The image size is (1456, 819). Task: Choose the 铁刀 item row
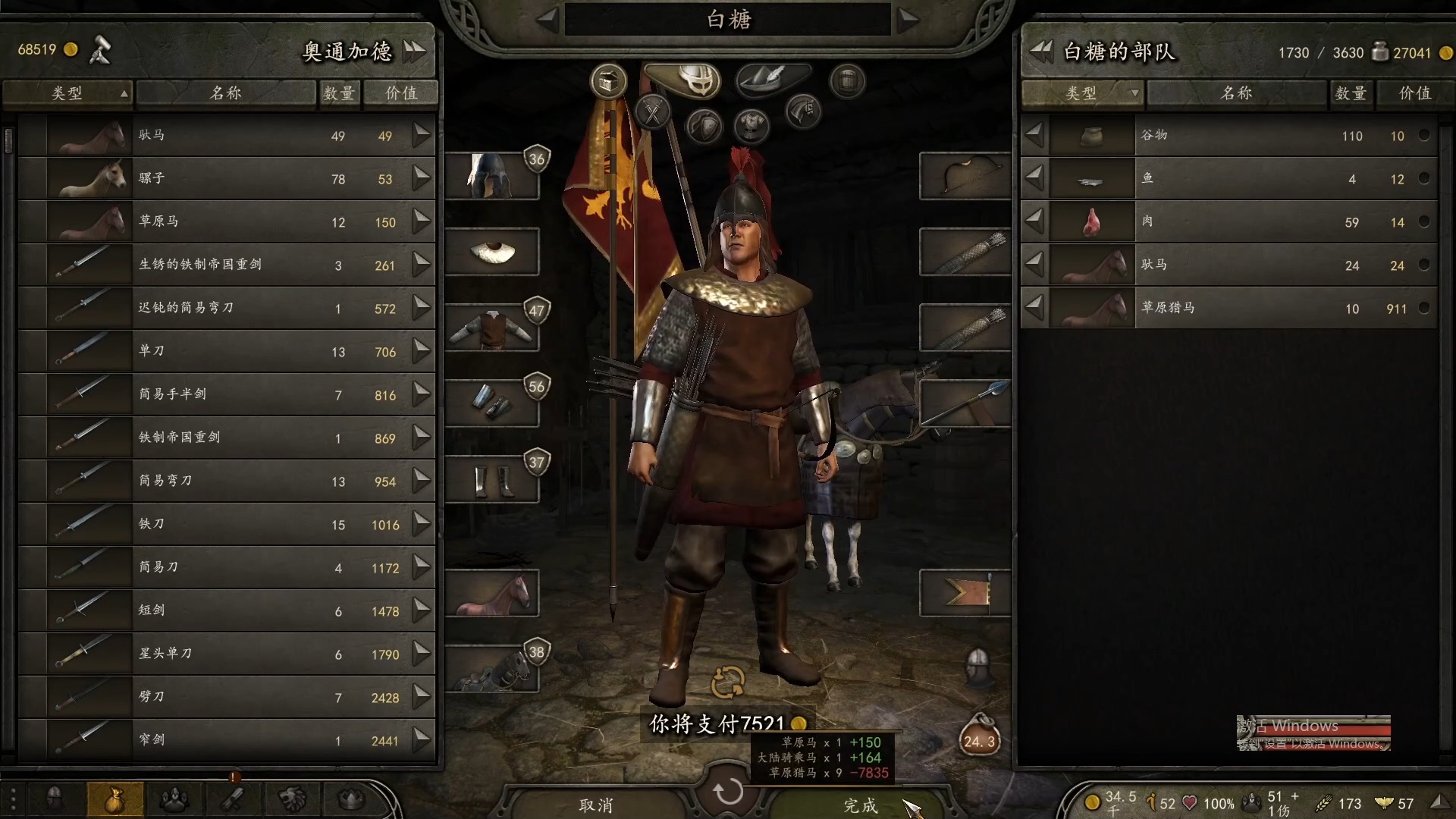[x=227, y=524]
